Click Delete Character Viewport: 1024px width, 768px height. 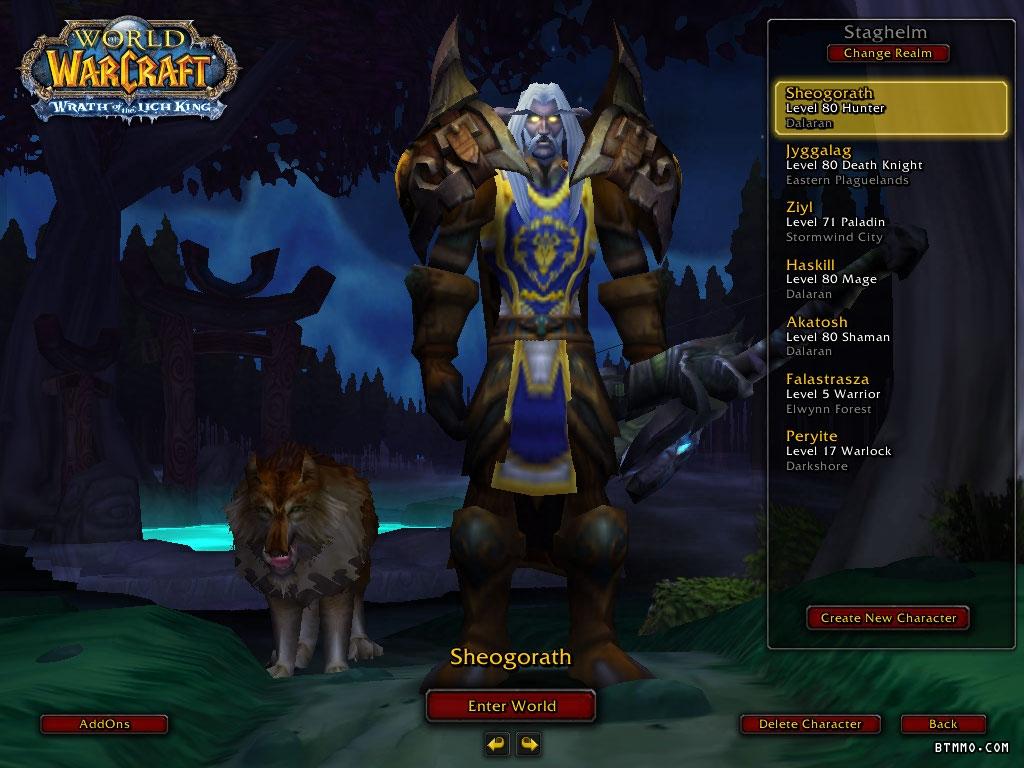click(x=810, y=724)
